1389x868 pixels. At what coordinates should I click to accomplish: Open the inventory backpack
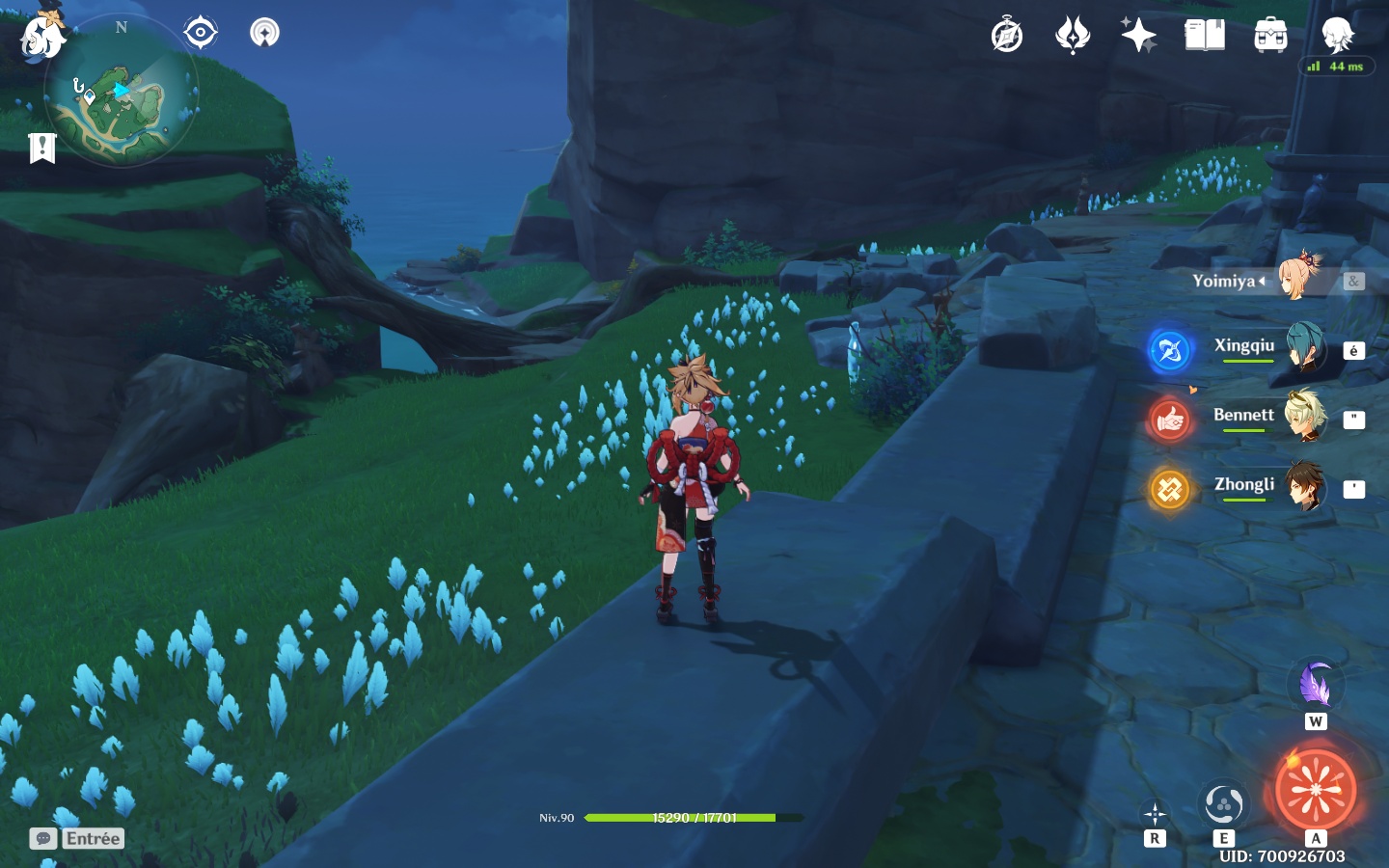point(1270,36)
